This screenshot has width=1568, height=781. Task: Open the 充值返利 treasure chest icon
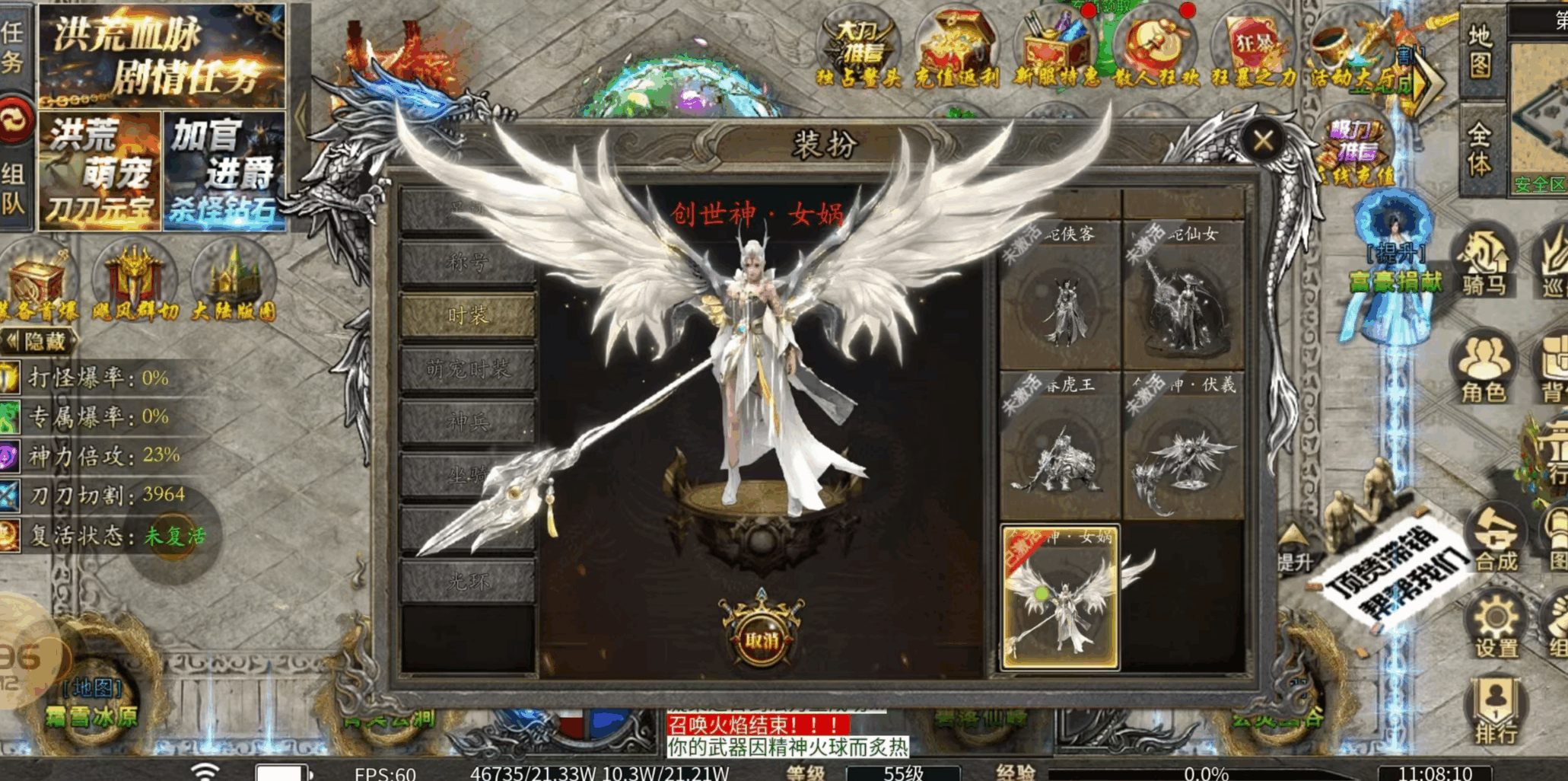(x=956, y=47)
